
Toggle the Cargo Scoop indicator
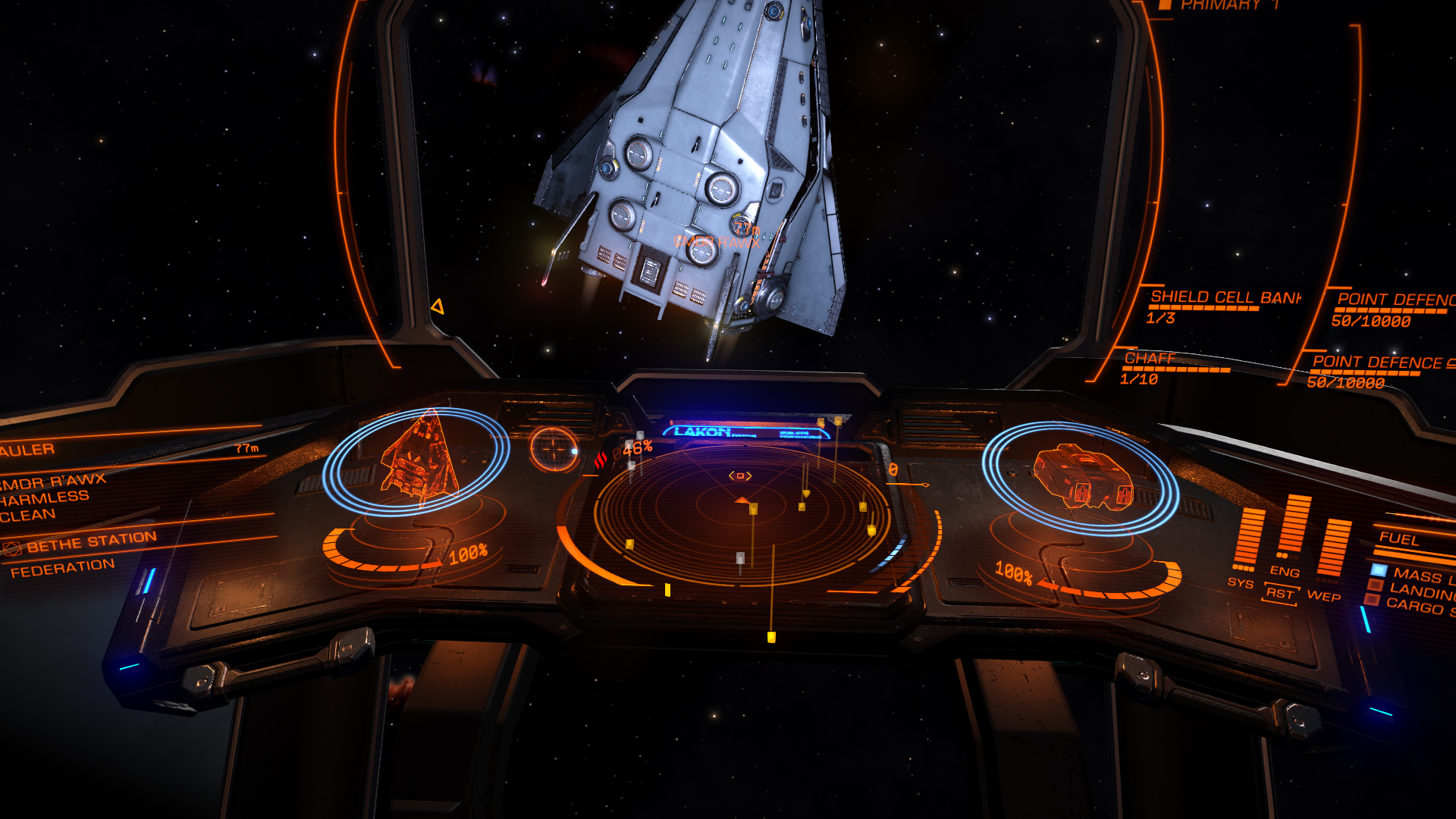pyautogui.click(x=1371, y=600)
